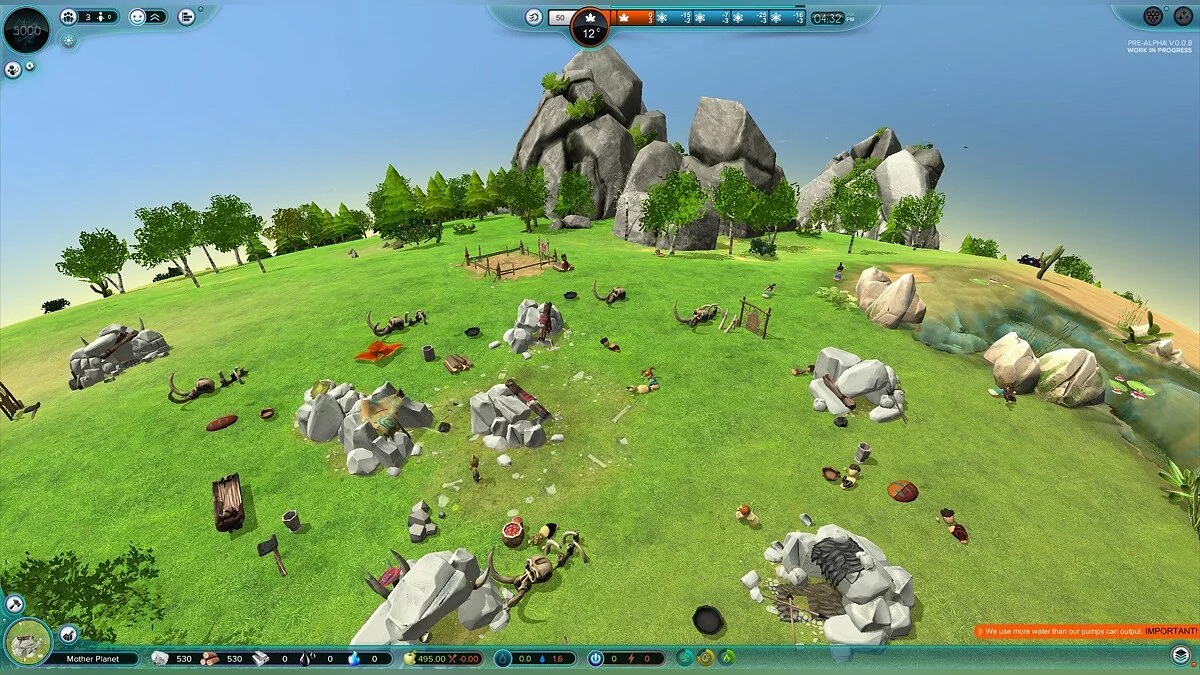1200x675 pixels.
Task: Click the round icon below the radar
Action: click(13, 70)
